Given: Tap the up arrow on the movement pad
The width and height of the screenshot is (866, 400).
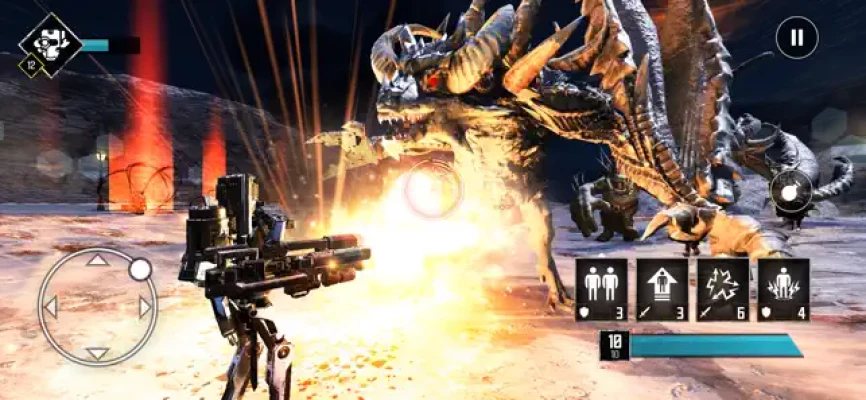Looking at the screenshot, I should [97, 261].
